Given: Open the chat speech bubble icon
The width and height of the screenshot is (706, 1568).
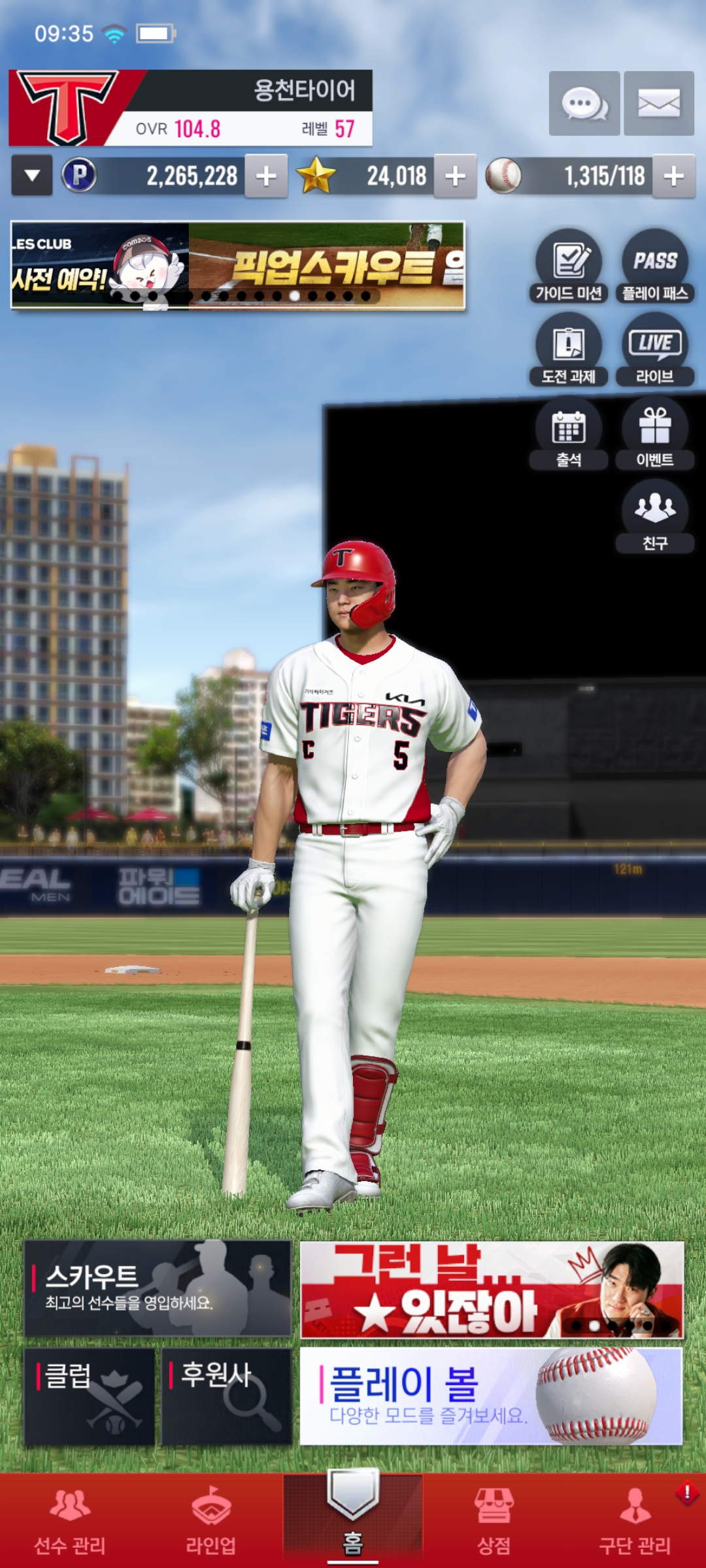Looking at the screenshot, I should click(584, 103).
